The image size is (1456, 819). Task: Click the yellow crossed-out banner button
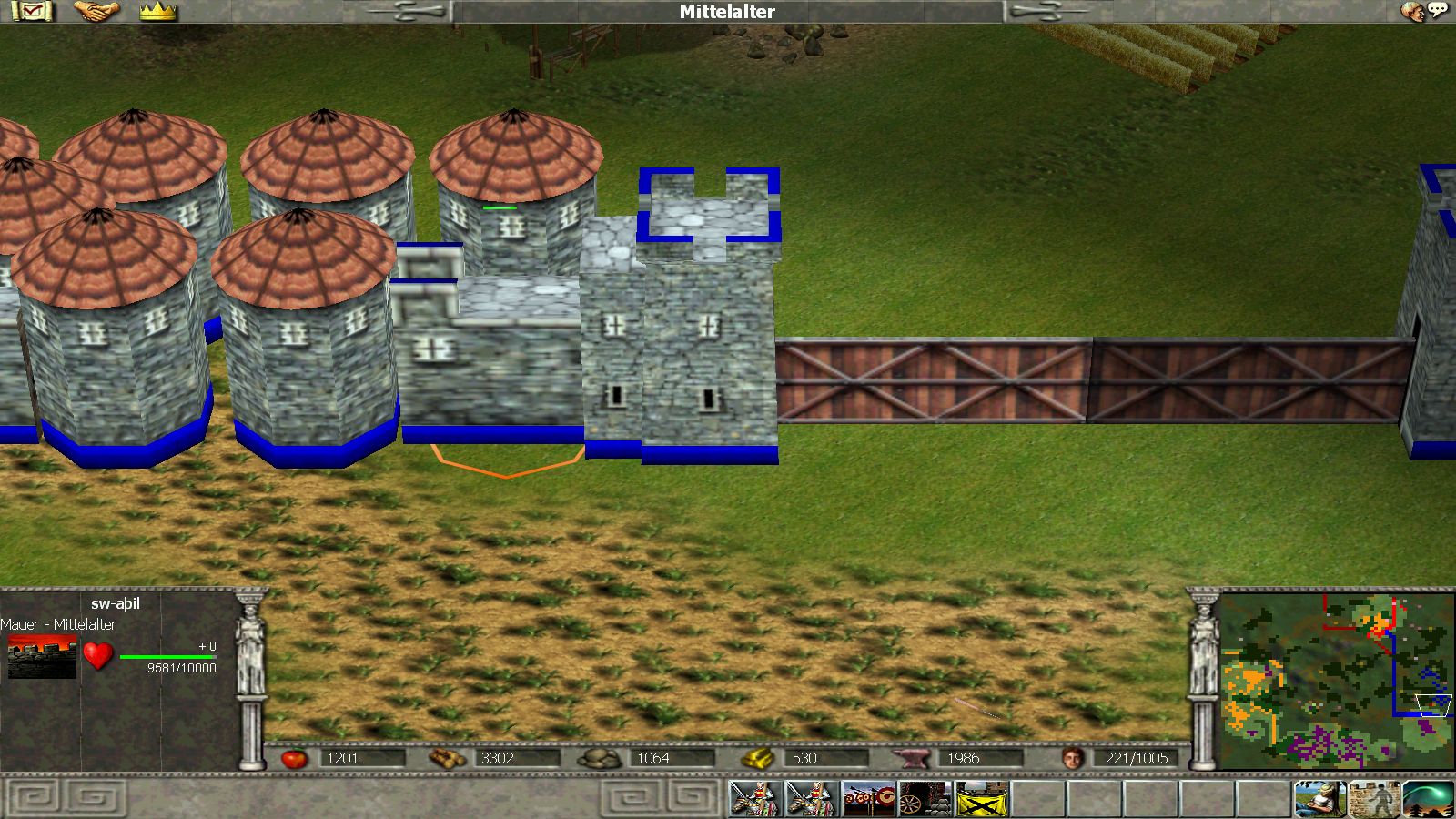coord(982,800)
